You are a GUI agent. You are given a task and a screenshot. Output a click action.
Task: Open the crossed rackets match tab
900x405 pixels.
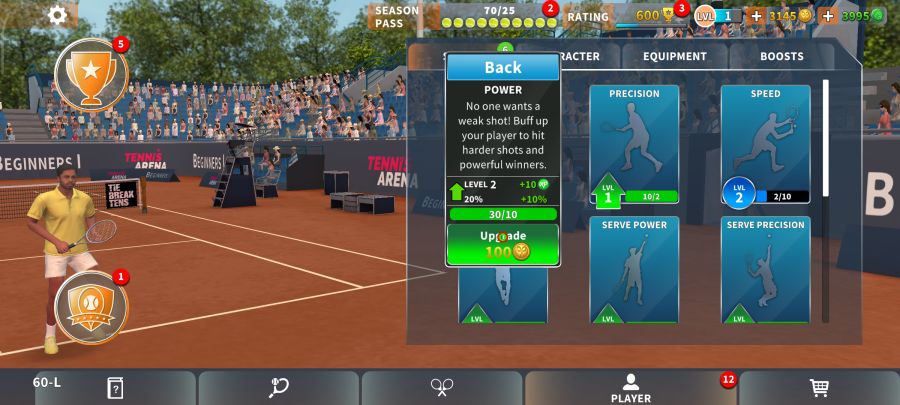(442, 388)
